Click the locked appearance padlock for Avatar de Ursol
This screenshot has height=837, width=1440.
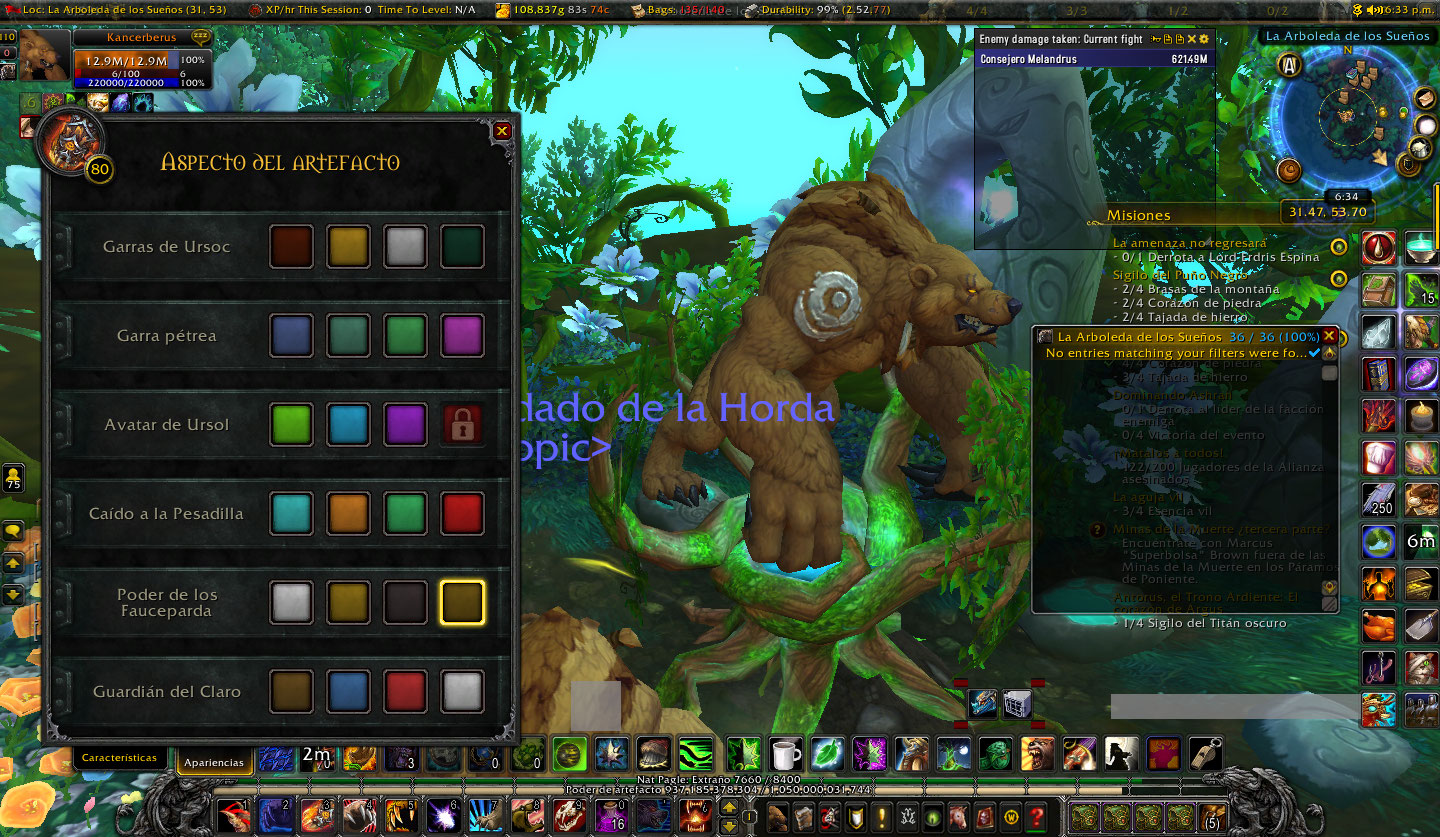(462, 424)
